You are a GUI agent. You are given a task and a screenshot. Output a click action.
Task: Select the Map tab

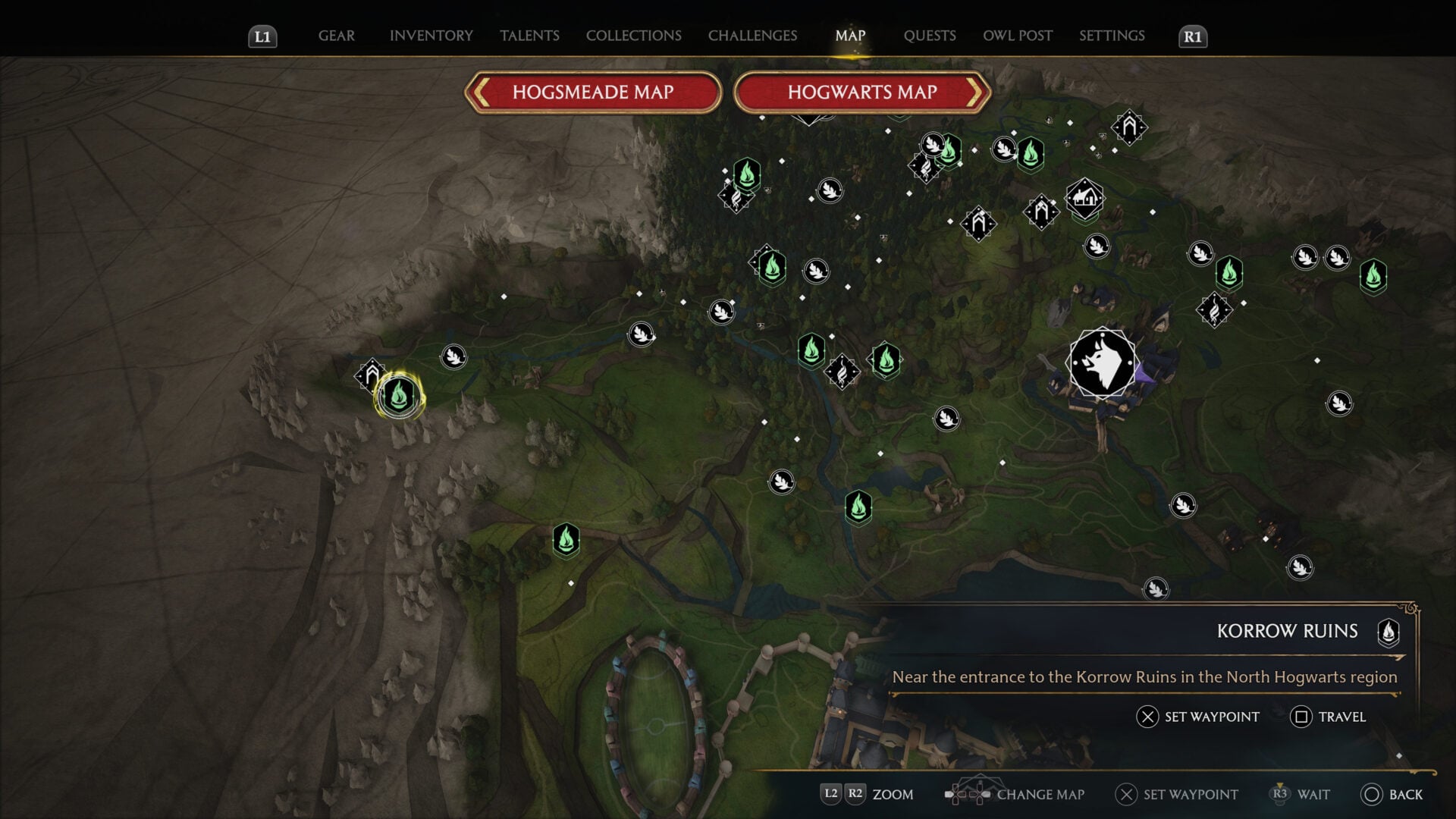point(850,36)
